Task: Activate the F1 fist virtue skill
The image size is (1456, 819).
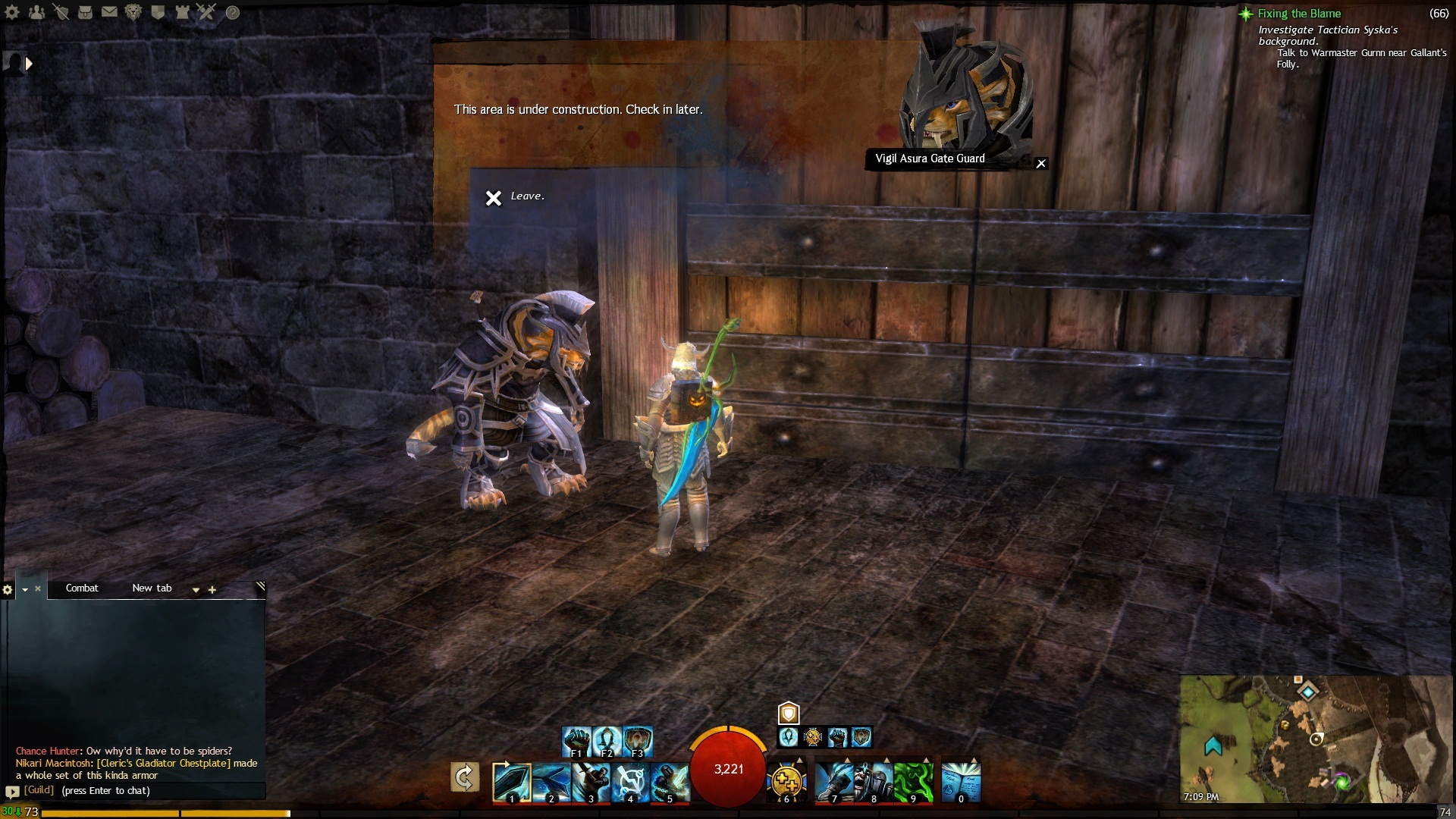Action: [576, 740]
